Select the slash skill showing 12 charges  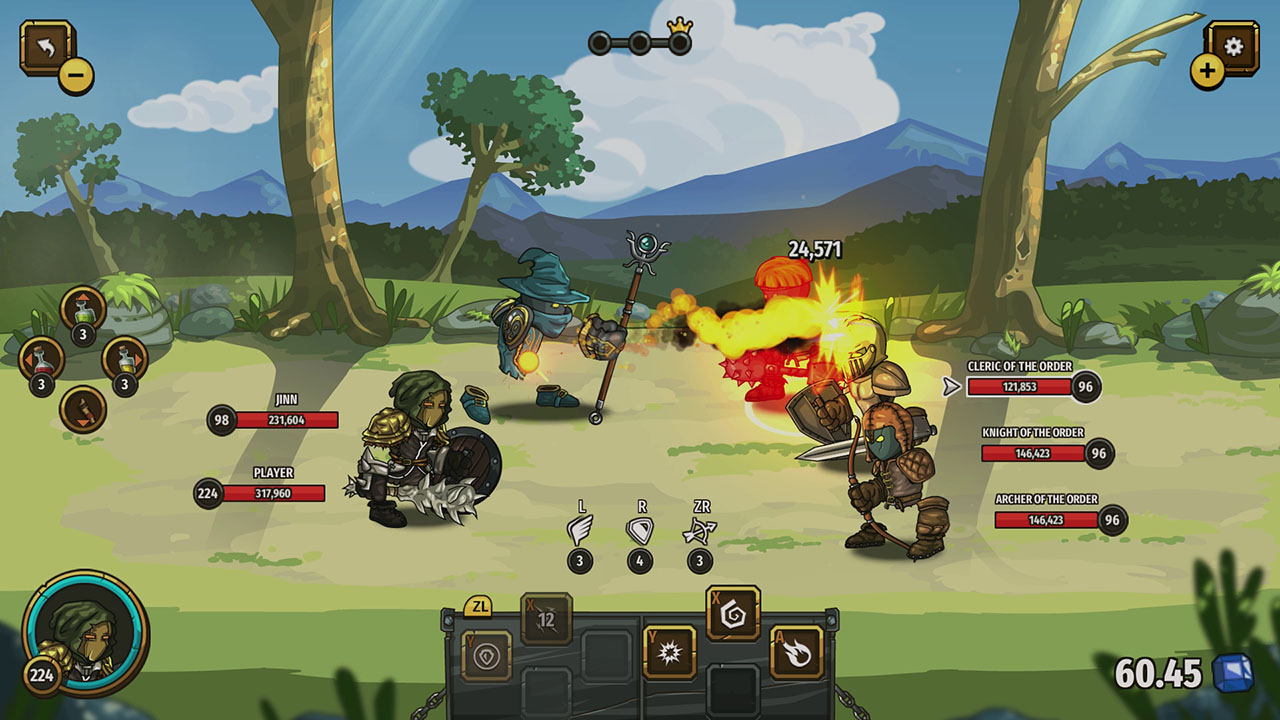547,618
